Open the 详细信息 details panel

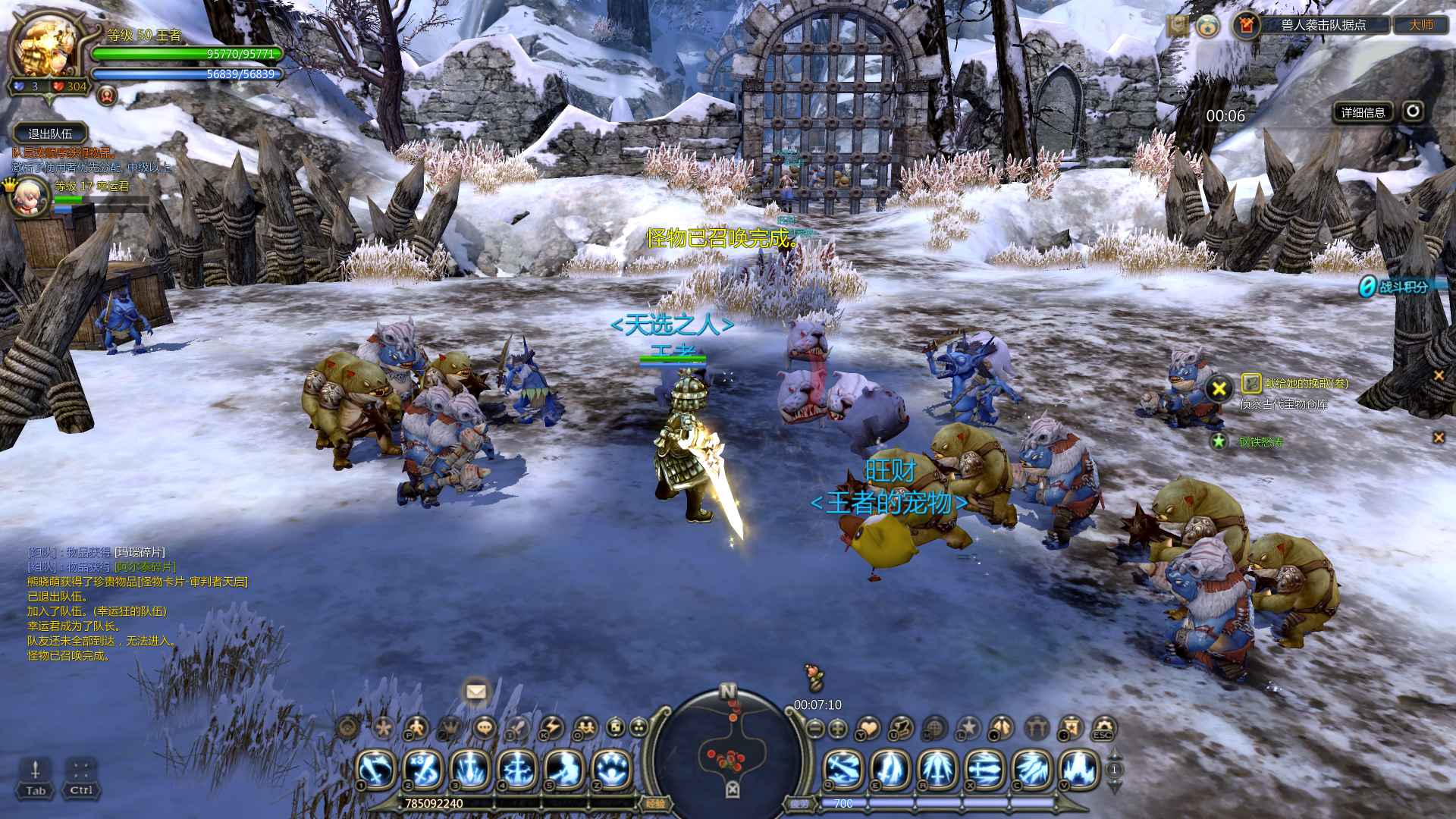click(x=1363, y=113)
